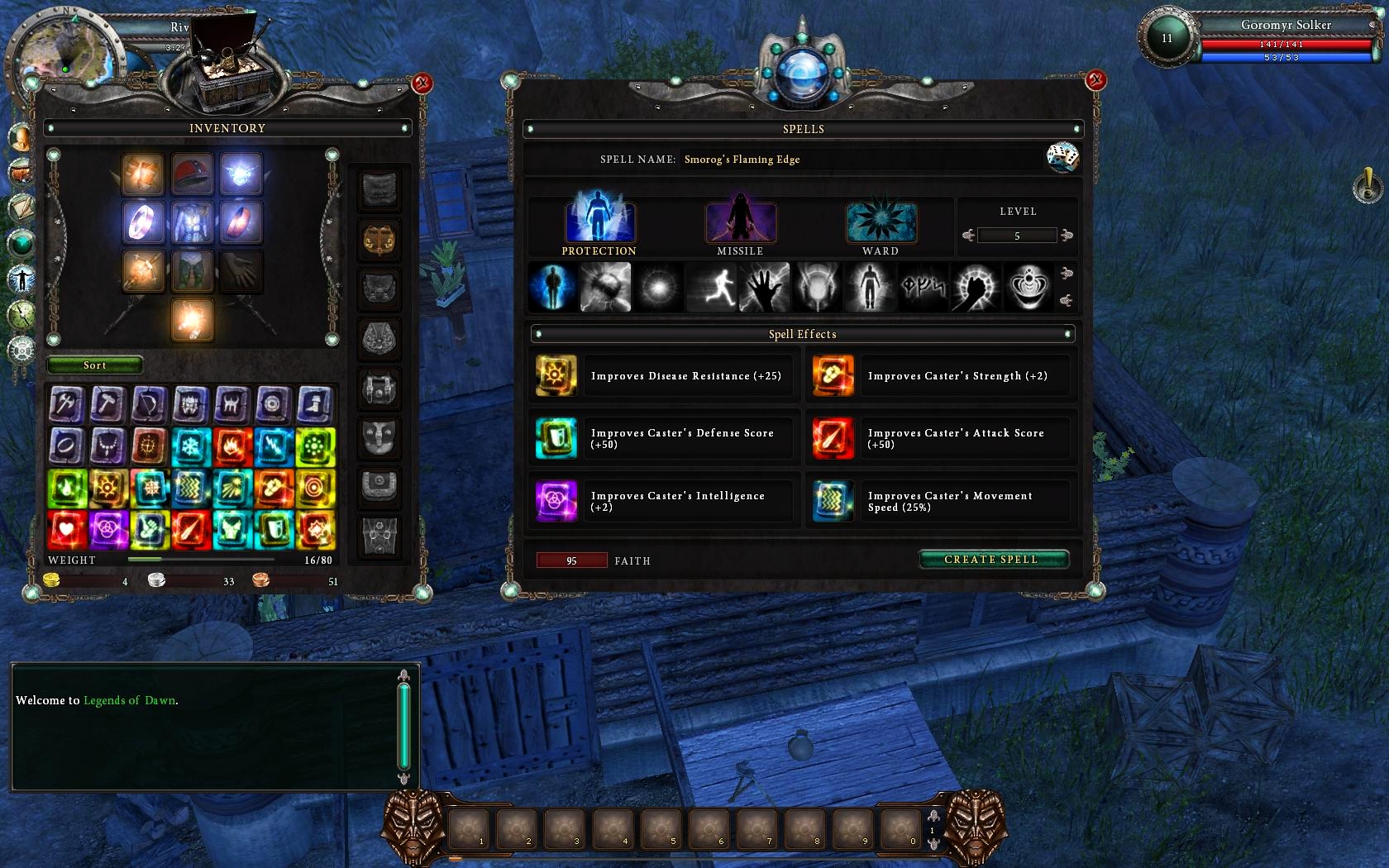Image resolution: width=1389 pixels, height=868 pixels.
Task: Select the red helmet equipment slot
Action: click(192, 173)
